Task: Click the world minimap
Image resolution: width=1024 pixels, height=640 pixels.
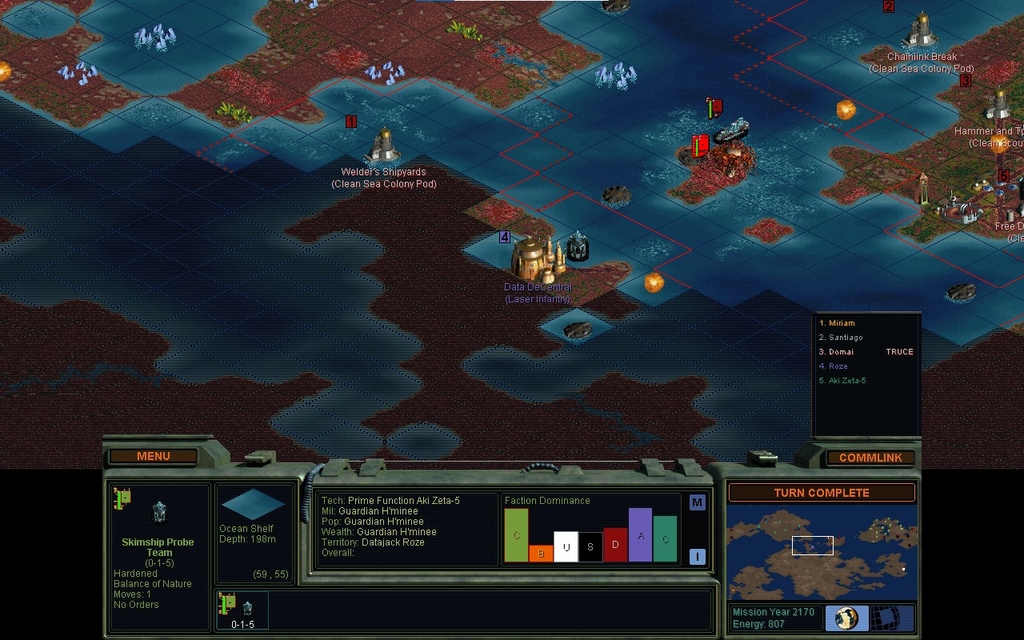Action: coord(820,553)
